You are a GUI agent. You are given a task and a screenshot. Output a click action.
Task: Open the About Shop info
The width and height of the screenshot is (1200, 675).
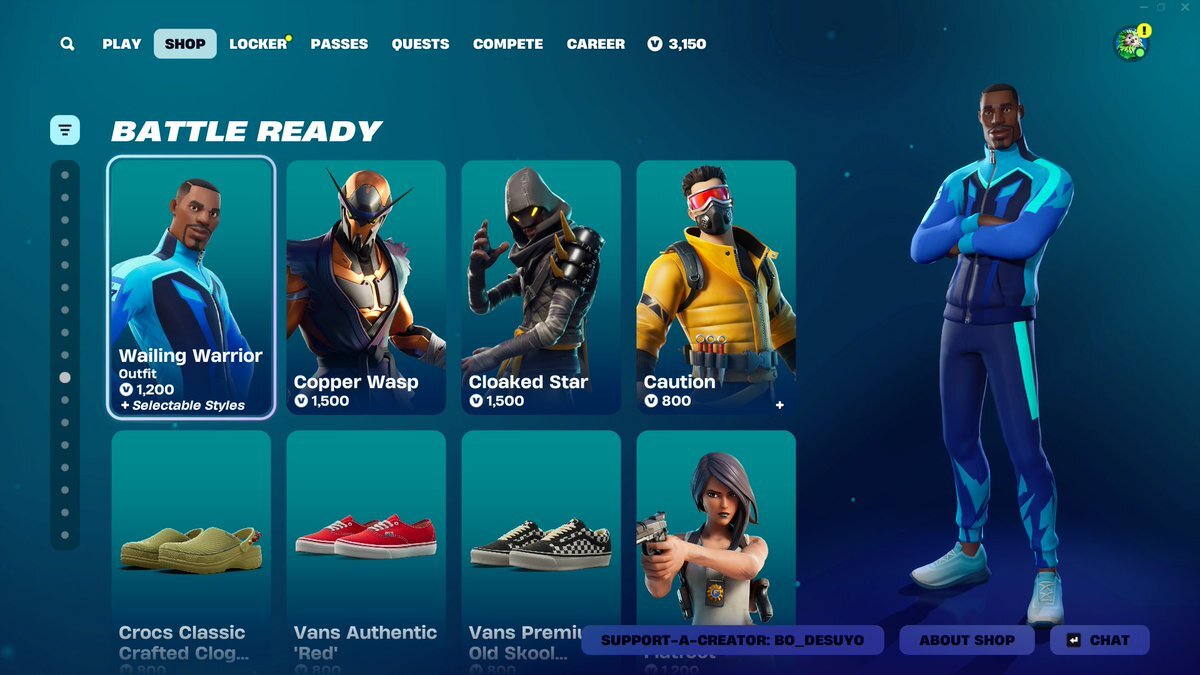click(x=967, y=640)
